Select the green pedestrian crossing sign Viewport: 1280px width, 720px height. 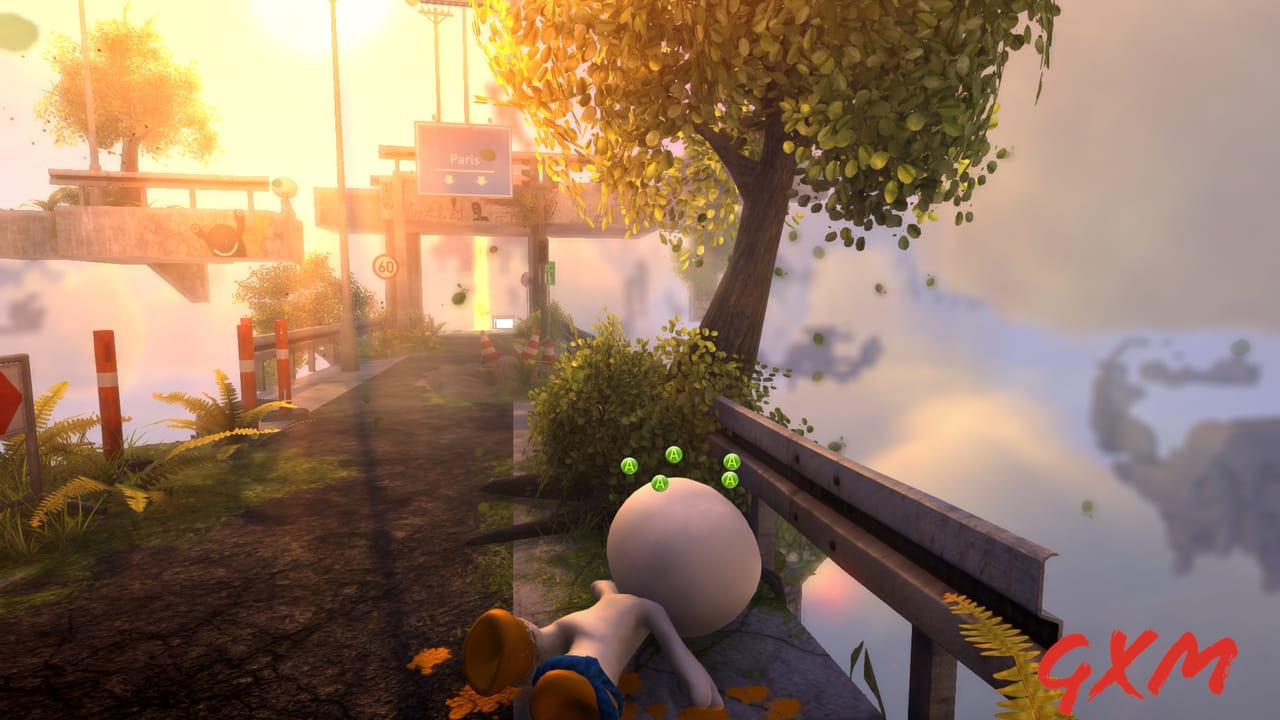[550, 273]
